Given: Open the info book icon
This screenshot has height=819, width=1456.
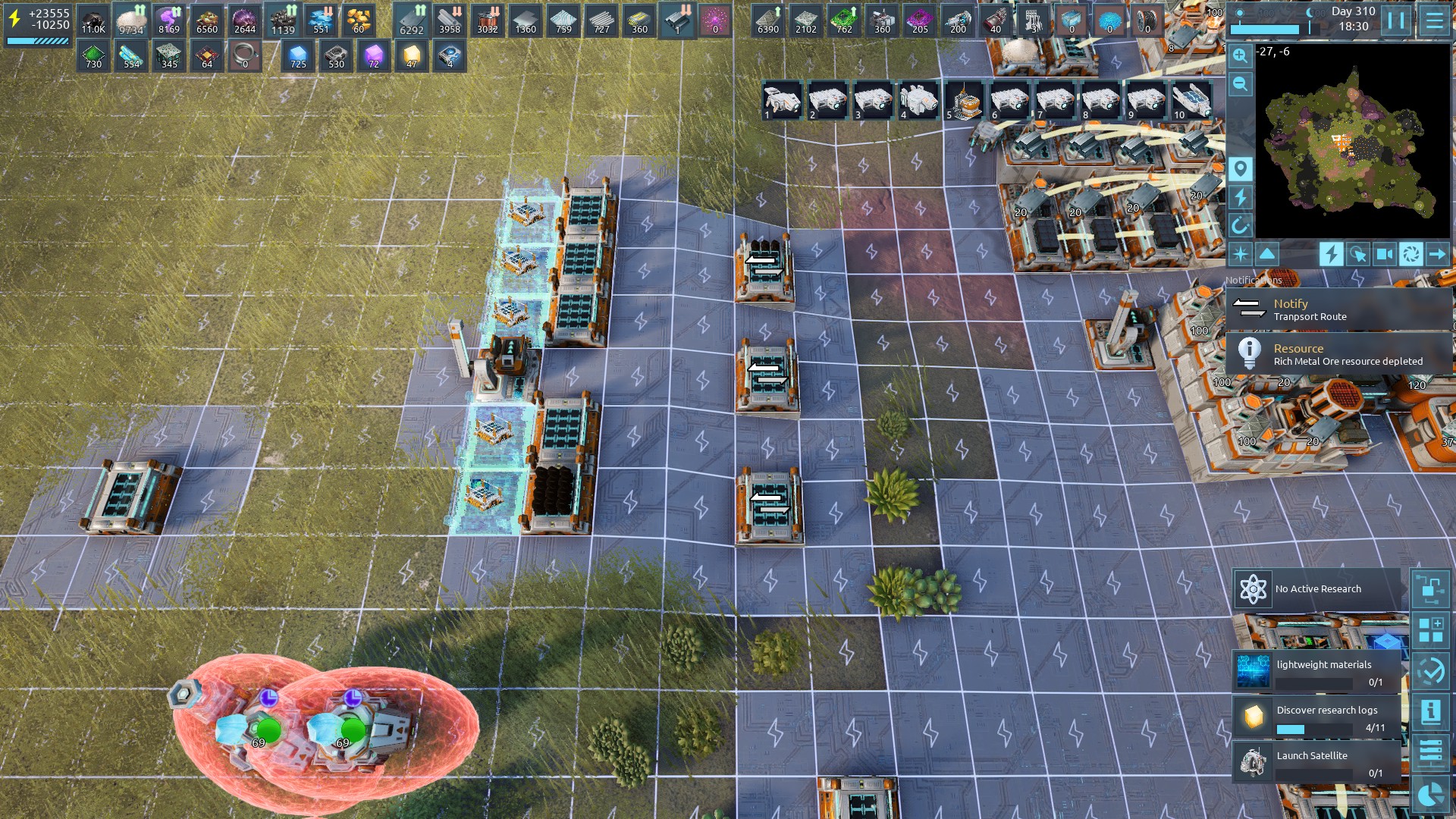Looking at the screenshot, I should tap(1431, 711).
